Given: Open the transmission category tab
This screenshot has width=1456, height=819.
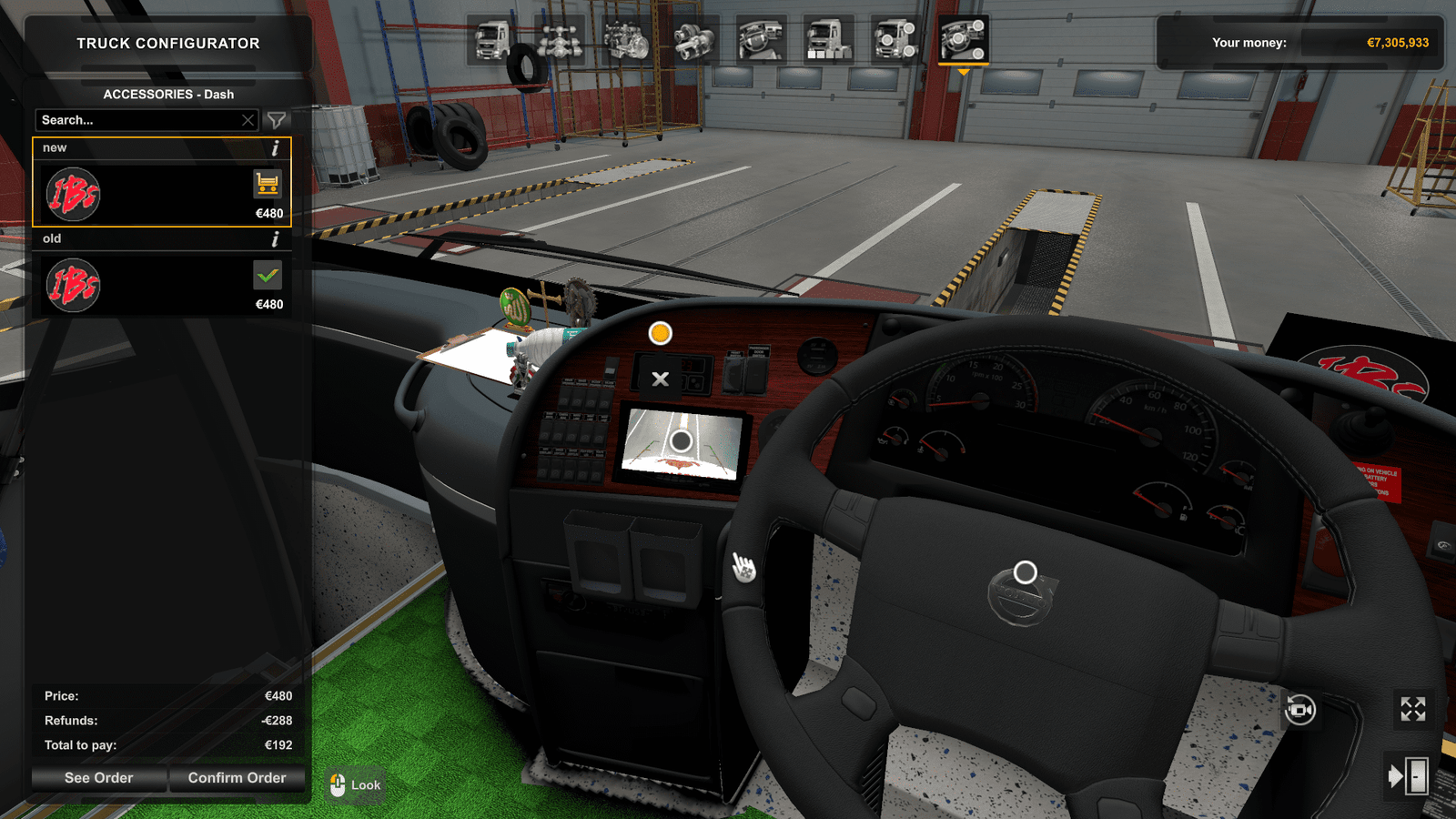Looking at the screenshot, I should click(x=694, y=40).
